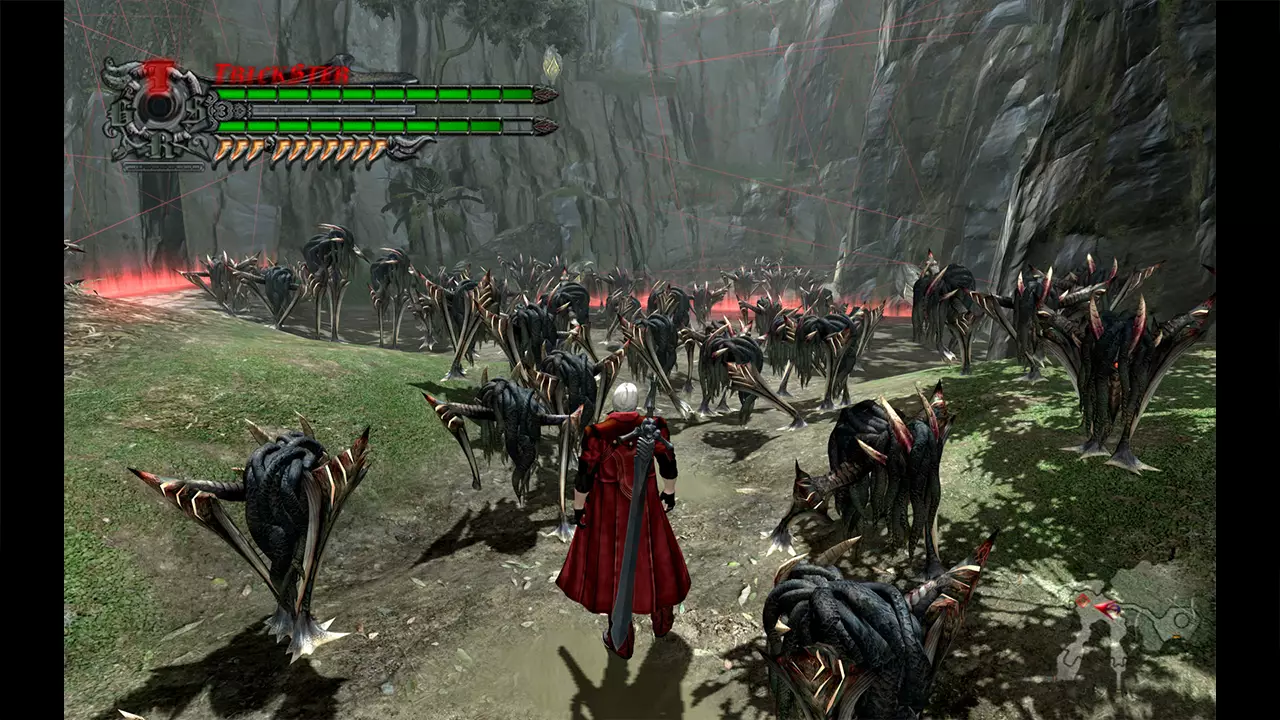Click the last Devil Trigger rune on the right
Image resolution: width=1280 pixels, height=720 pixels.
pos(380,150)
